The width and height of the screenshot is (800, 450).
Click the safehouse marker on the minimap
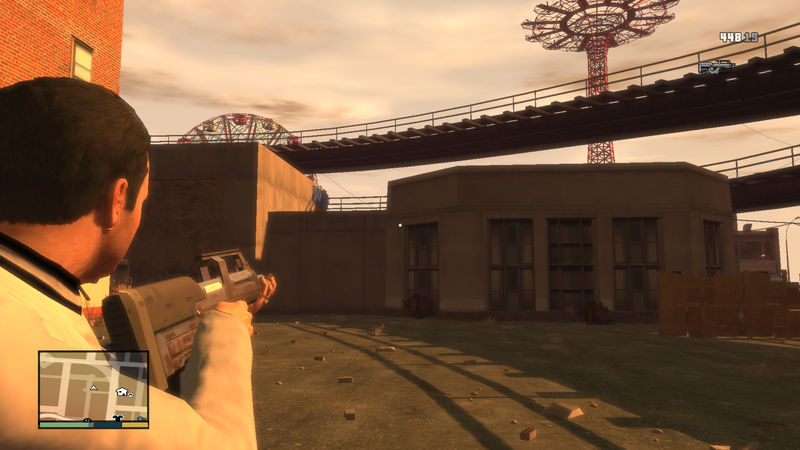tap(121, 392)
